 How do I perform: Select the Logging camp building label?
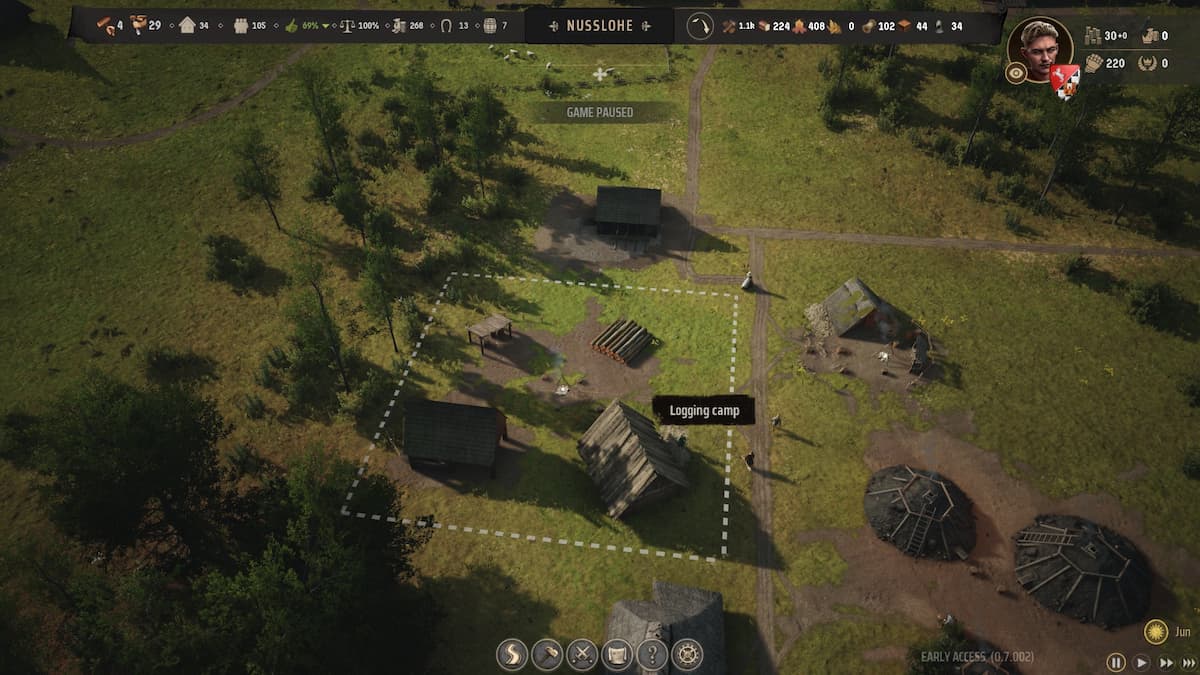[x=704, y=410]
